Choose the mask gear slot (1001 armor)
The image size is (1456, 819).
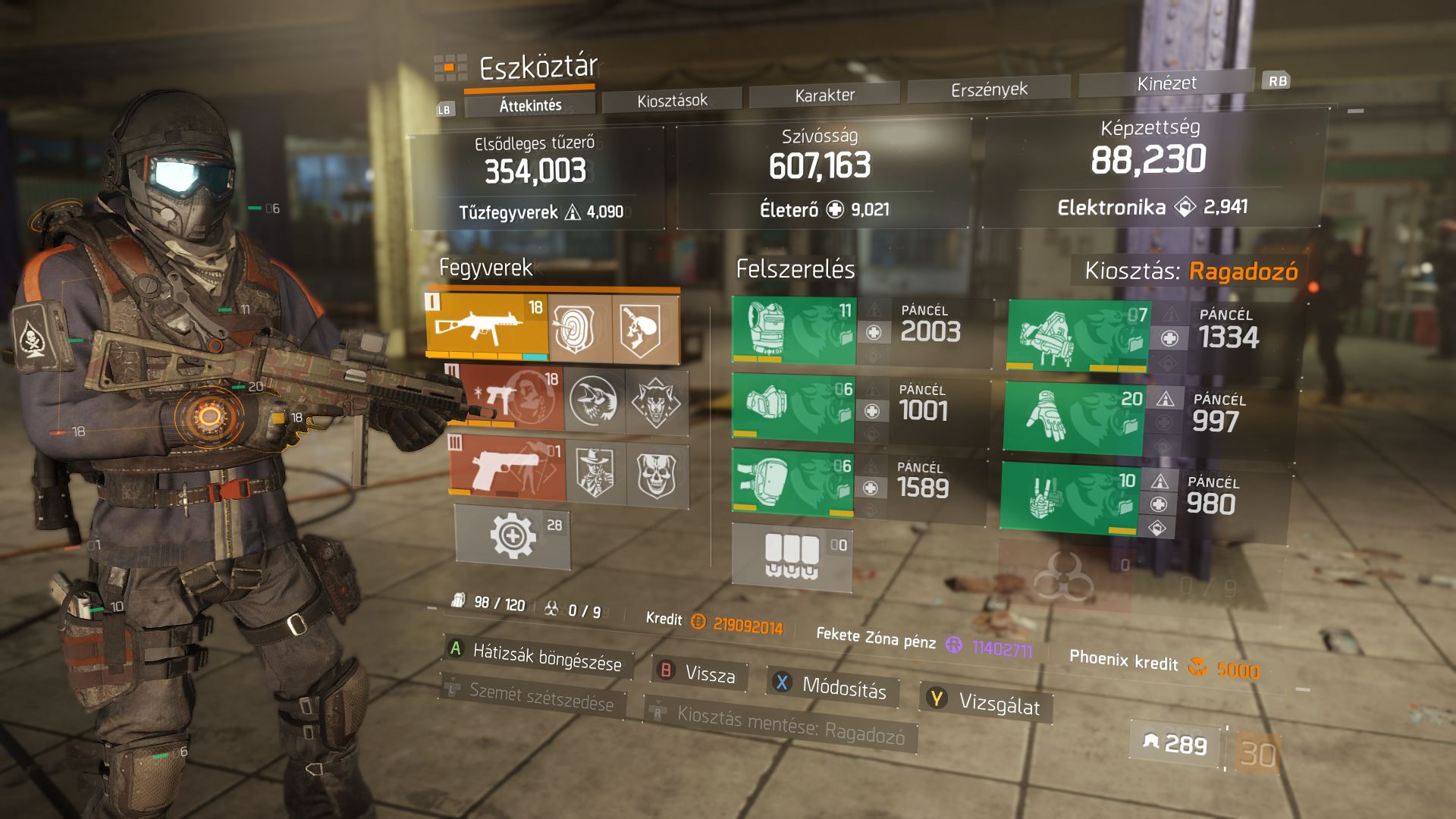pyautogui.click(x=792, y=408)
